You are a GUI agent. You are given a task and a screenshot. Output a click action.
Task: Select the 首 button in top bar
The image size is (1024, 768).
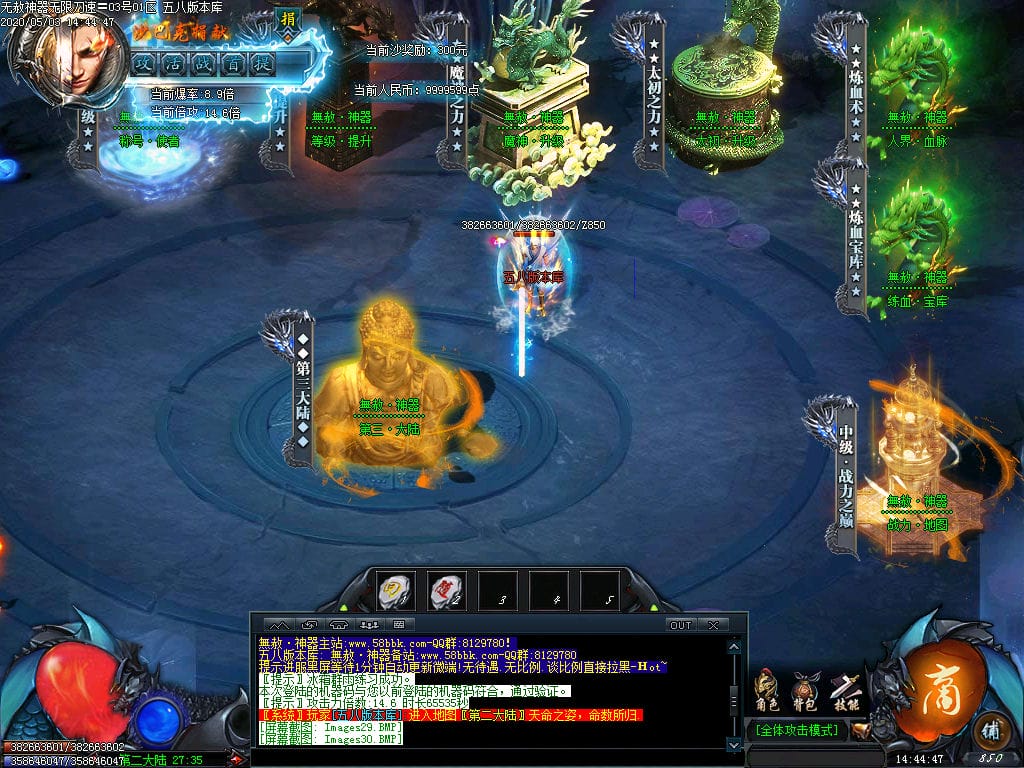click(233, 63)
